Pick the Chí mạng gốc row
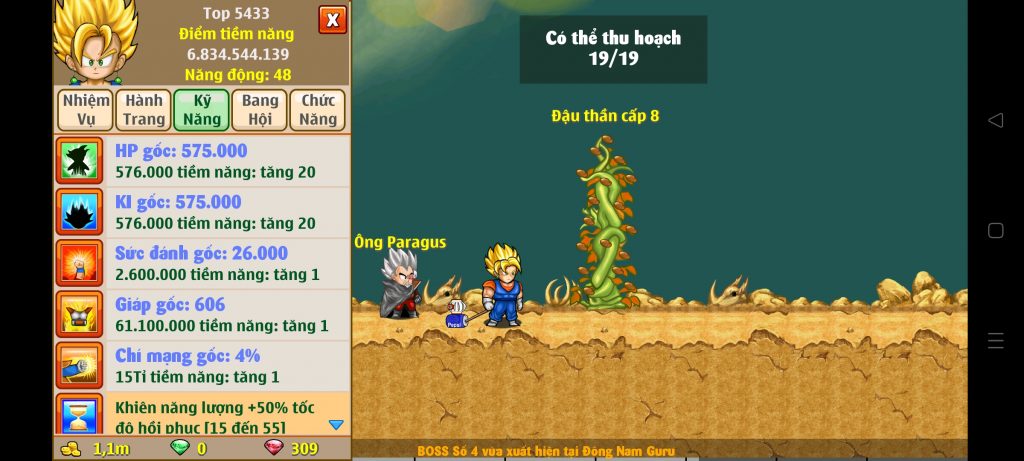Image resolution: width=1024 pixels, height=461 pixels. (x=202, y=366)
